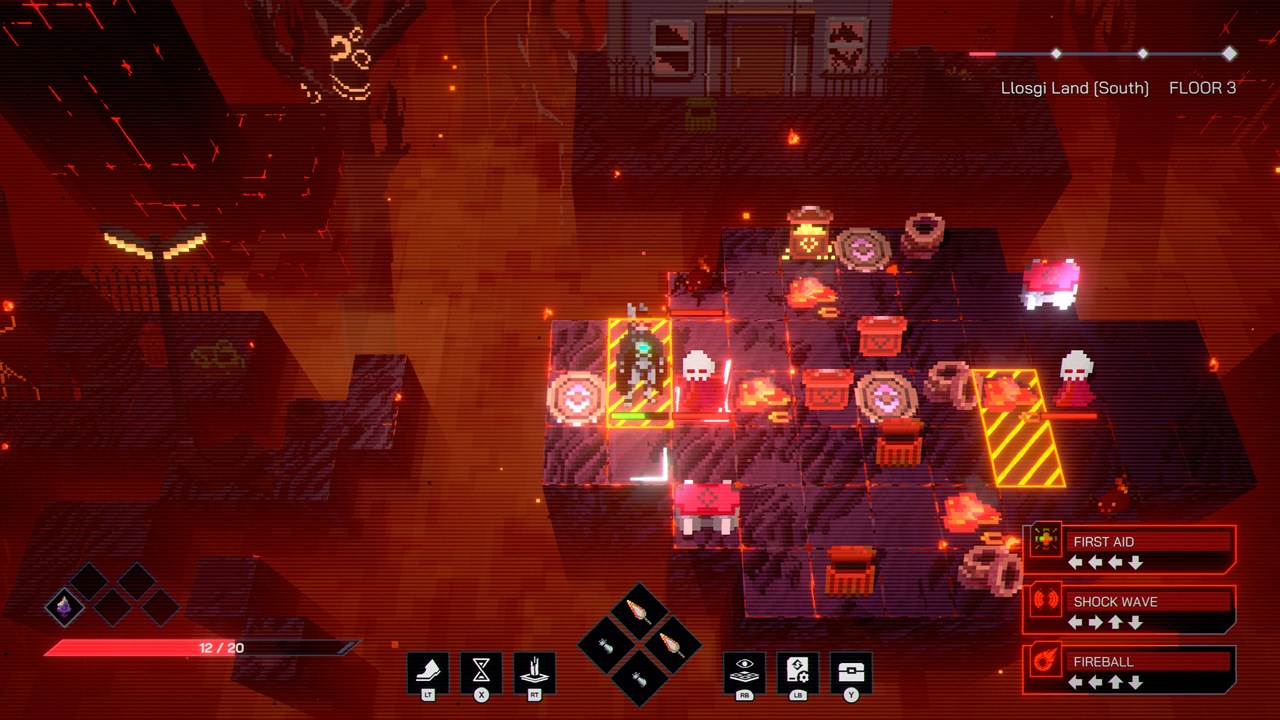This screenshot has width=1280, height=720.
Task: Activate the Shock Wave skill
Action: point(1130,609)
